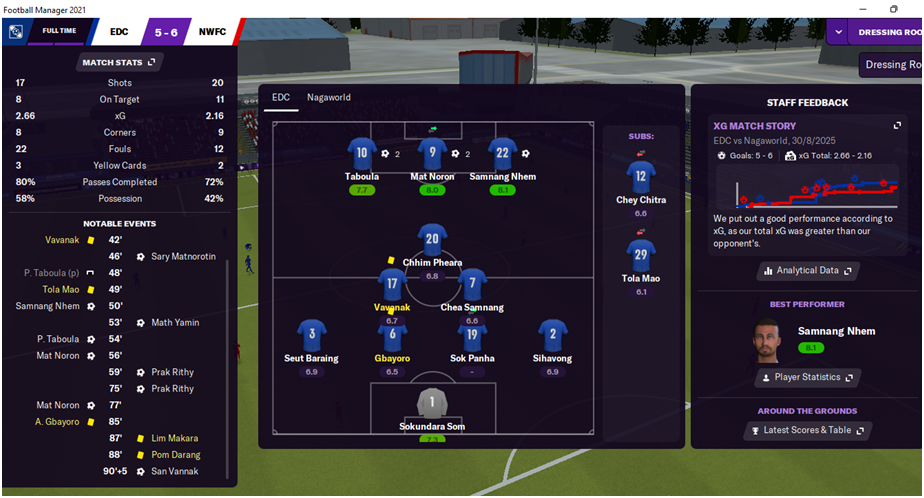Select Taboula's number 10 shirt
Image resolution: width=924 pixels, height=498 pixels.
[362, 153]
